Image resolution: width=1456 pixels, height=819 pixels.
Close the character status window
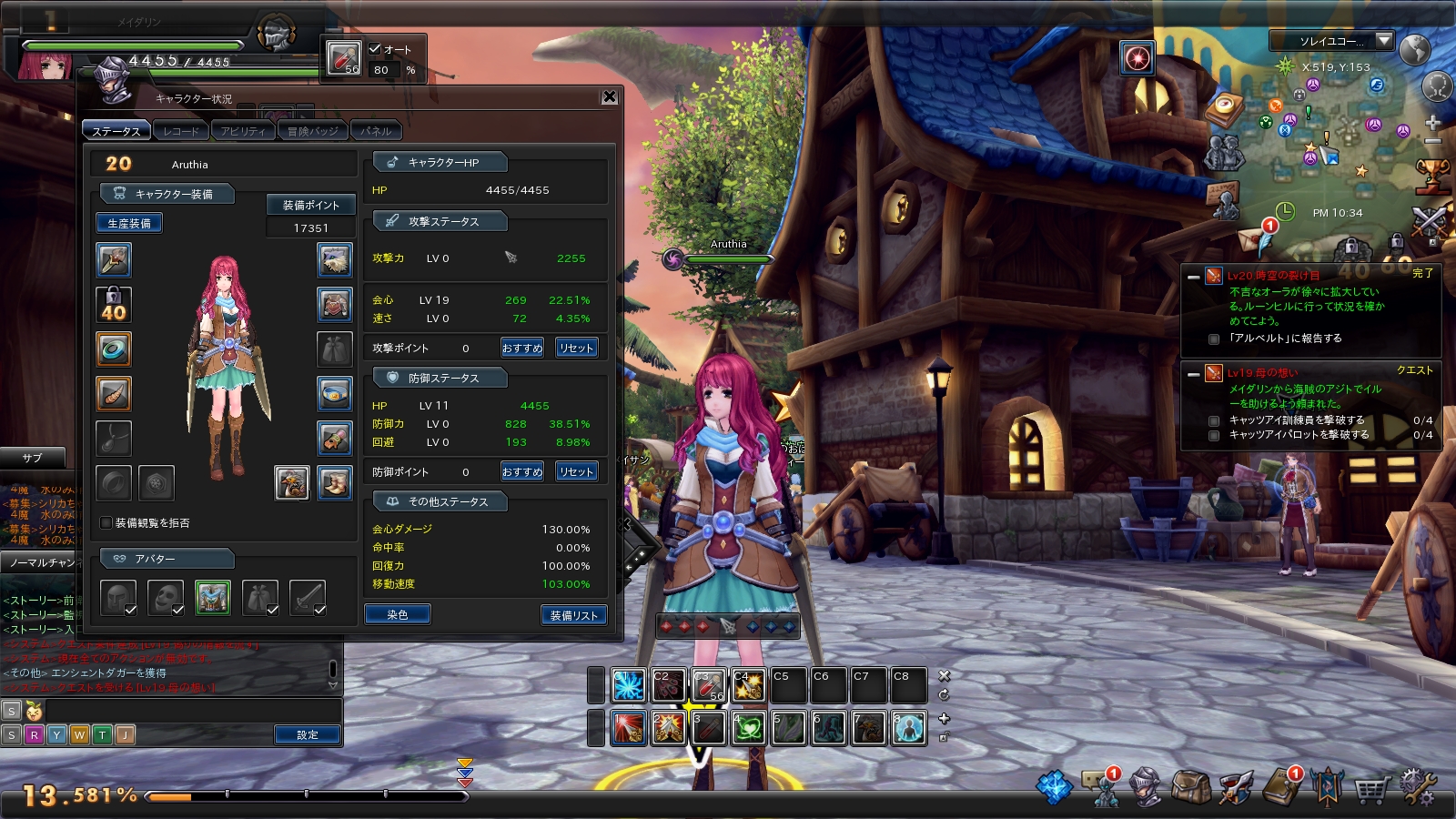pos(610,97)
